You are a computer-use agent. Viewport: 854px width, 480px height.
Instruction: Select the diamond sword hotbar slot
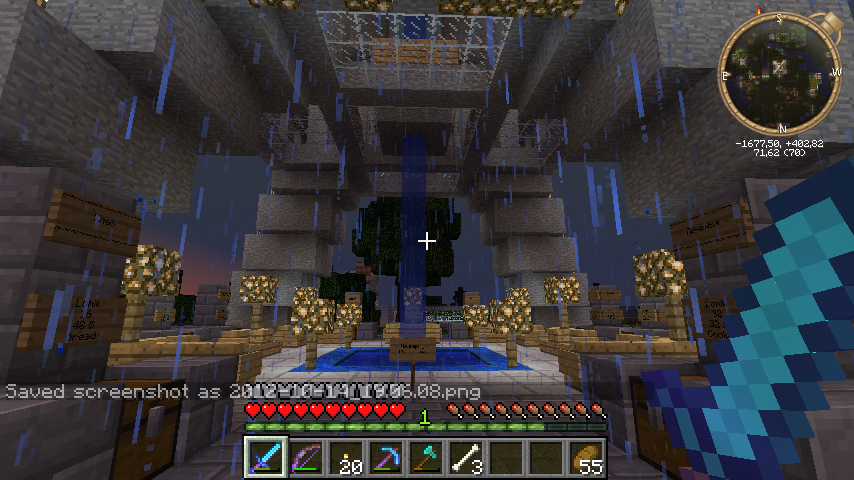266,458
